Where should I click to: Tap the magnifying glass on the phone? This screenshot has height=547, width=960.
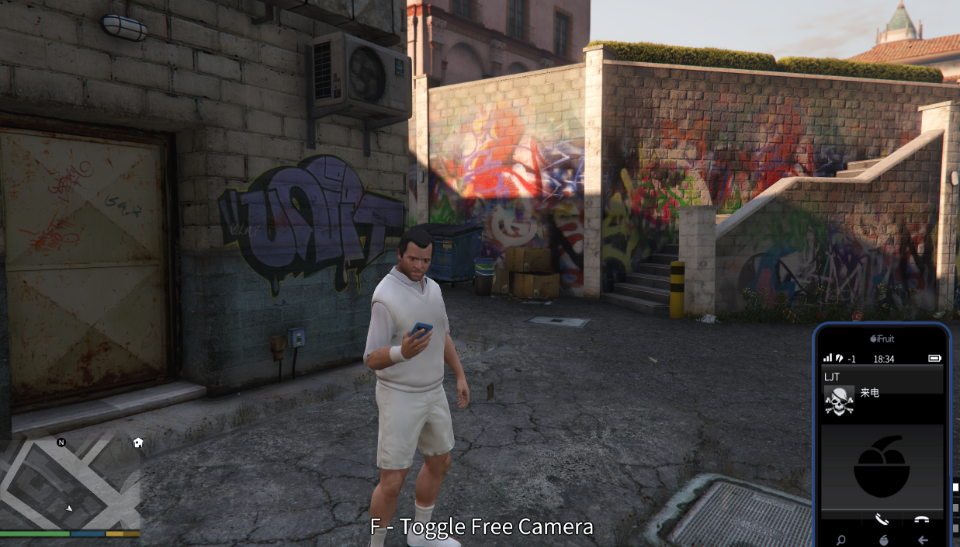tap(841, 539)
